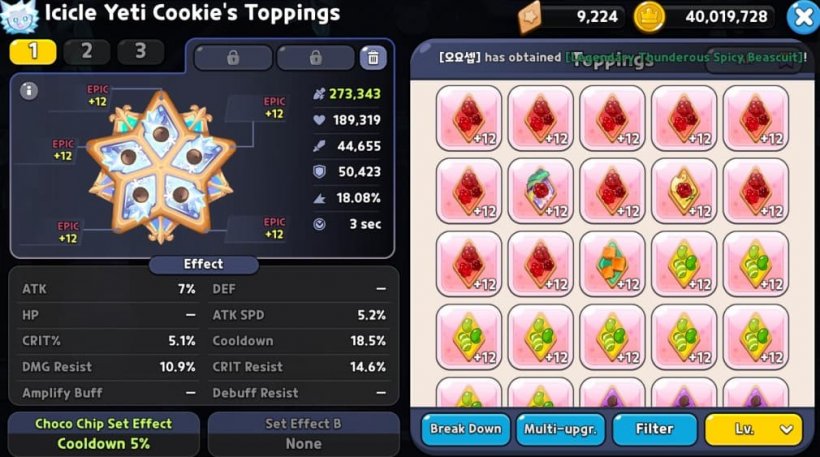The width and height of the screenshot is (820, 457).
Task: Open the Multi-upgr. option
Action: [x=558, y=429]
